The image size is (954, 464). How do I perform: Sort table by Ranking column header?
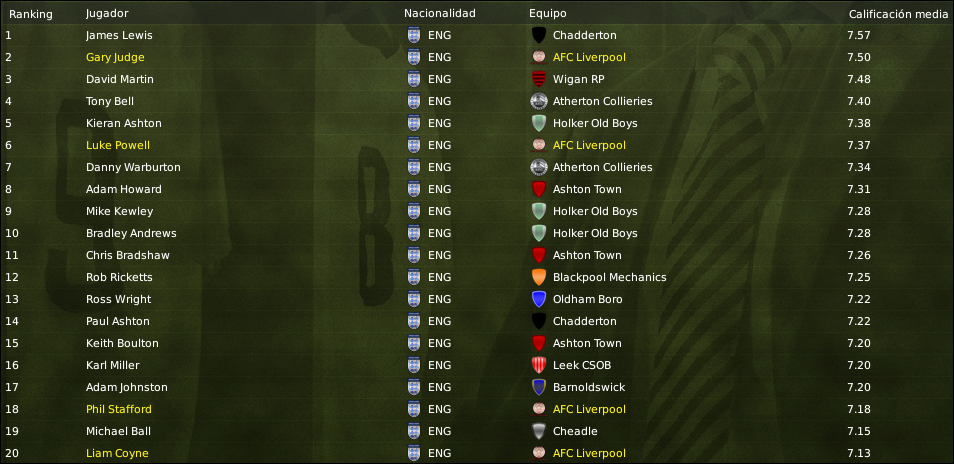pos(30,14)
